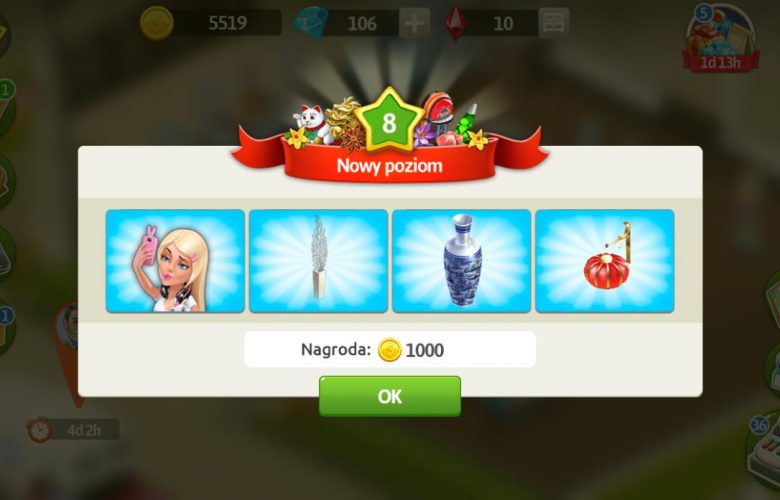Confirm the new level with OK

coord(390,396)
